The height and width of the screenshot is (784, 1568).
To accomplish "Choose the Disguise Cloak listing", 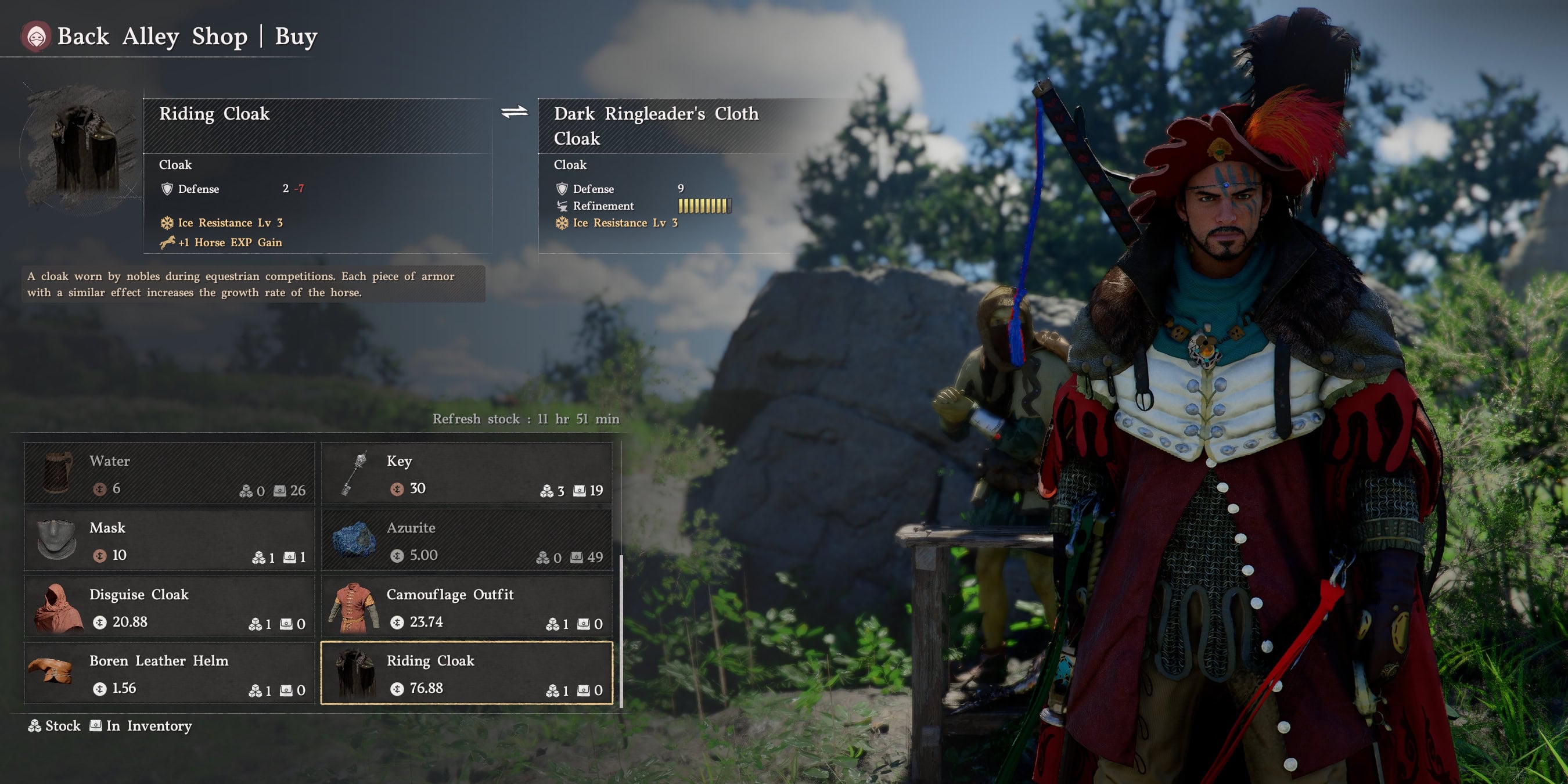I will [x=169, y=607].
